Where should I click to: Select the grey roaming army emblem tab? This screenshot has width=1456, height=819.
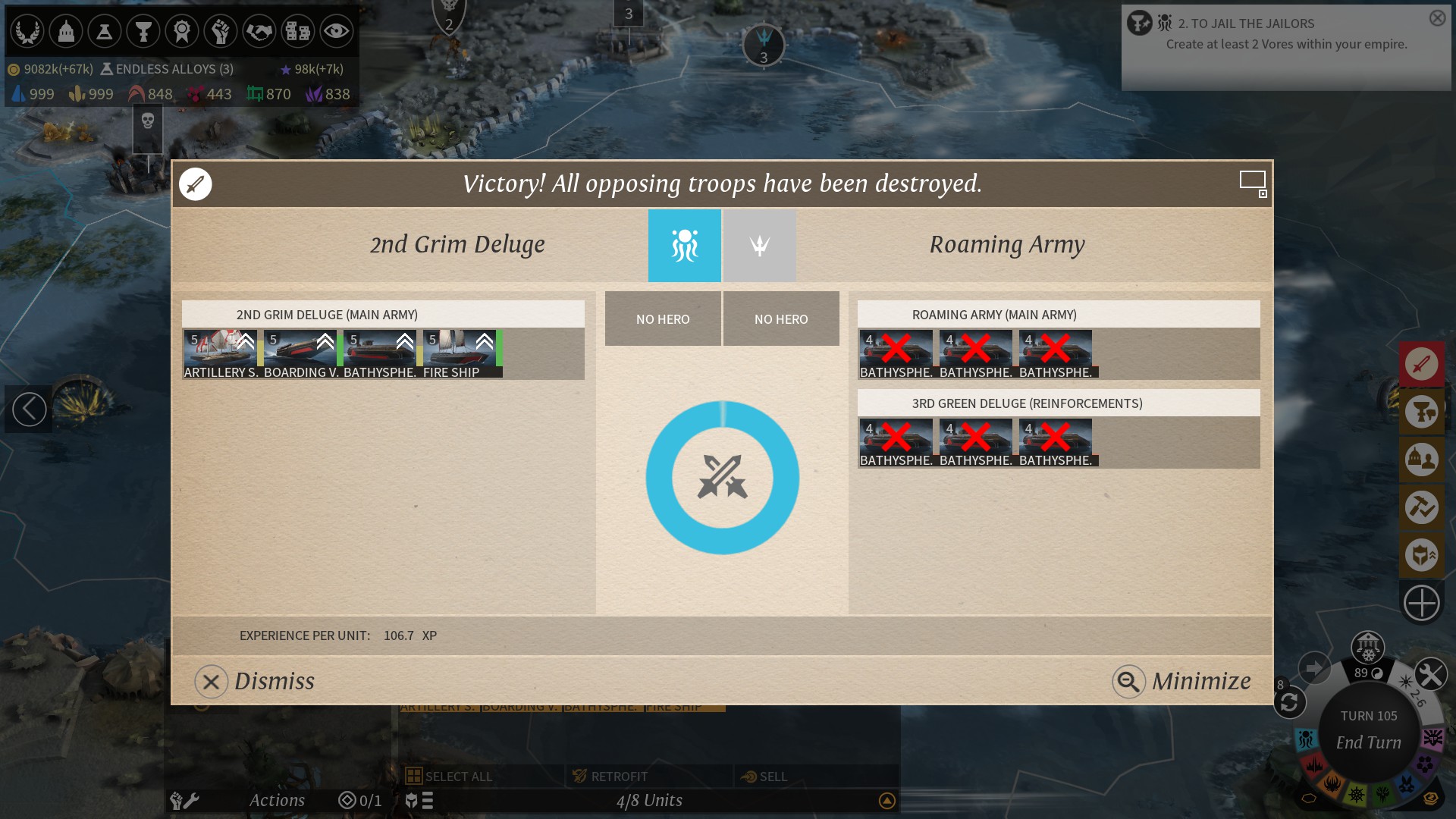pyautogui.click(x=759, y=246)
